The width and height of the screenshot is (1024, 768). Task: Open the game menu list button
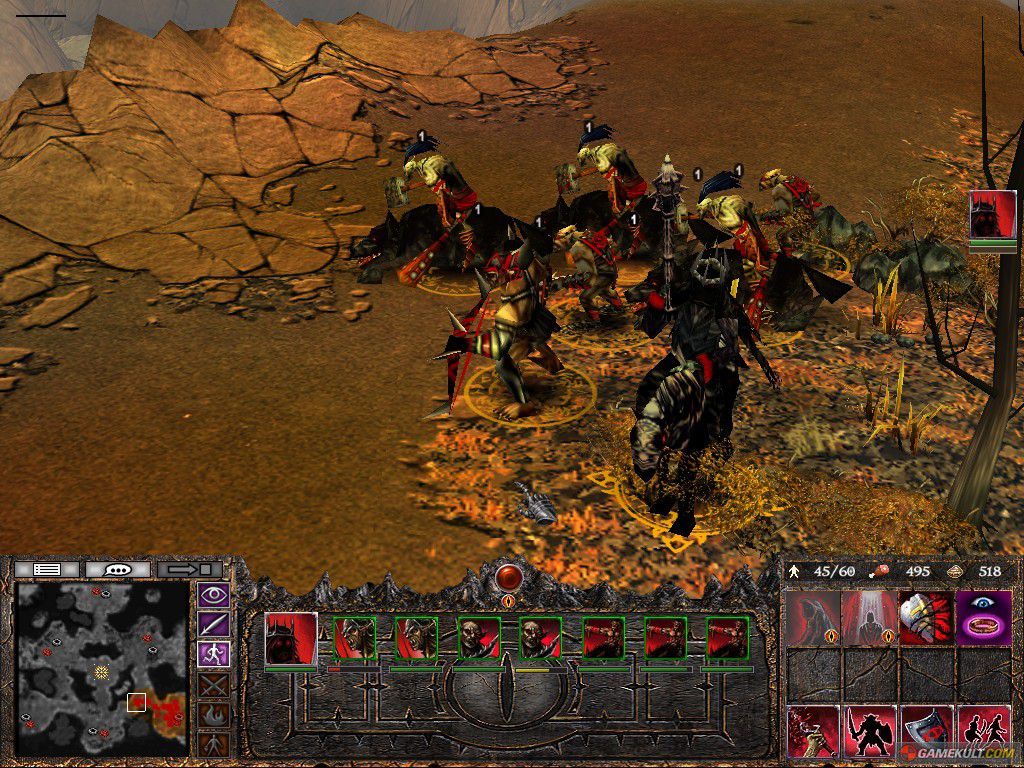click(46, 569)
